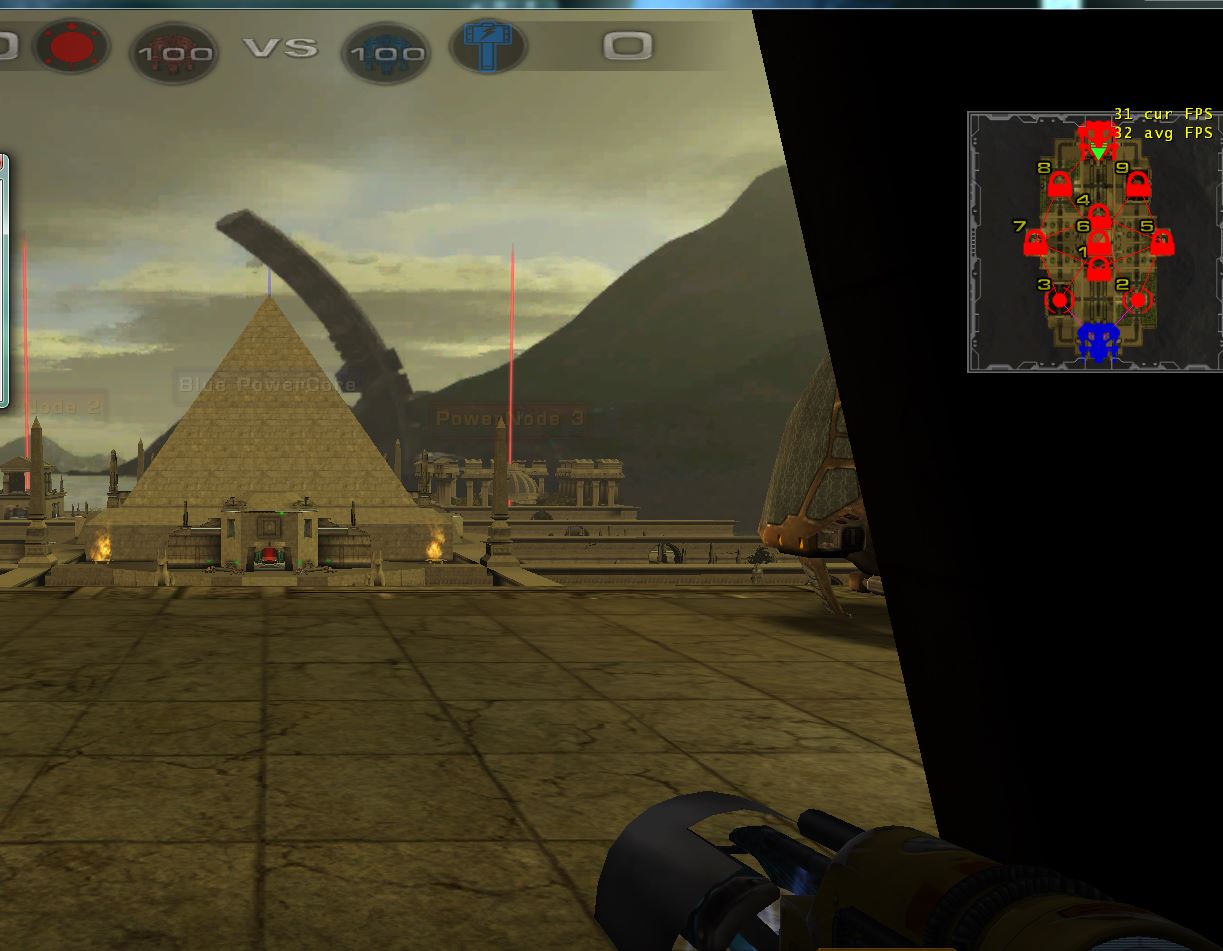The width and height of the screenshot is (1223, 951).
Task: Select power node 8 on the minimap
Action: click(x=1059, y=185)
